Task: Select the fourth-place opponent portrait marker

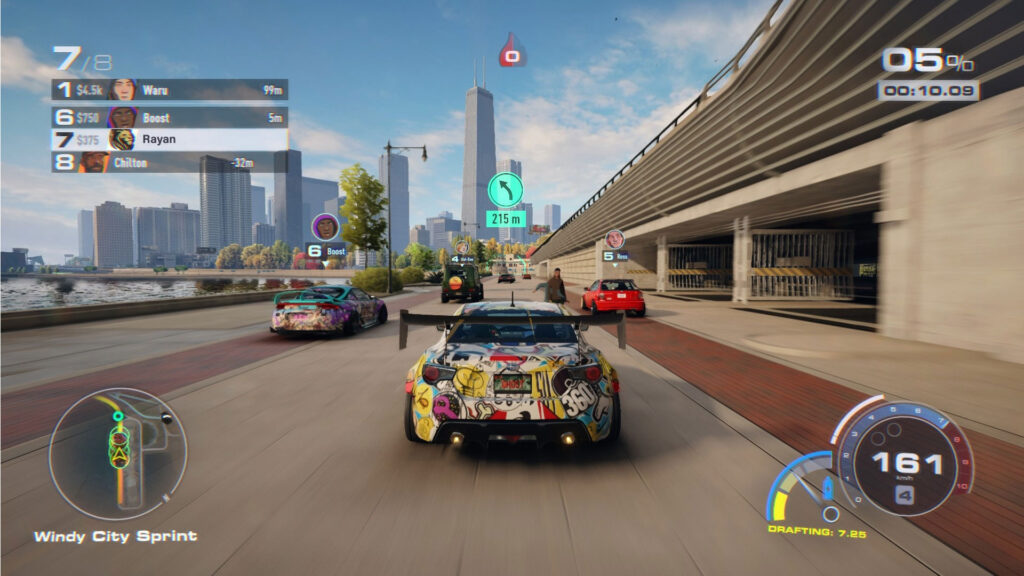Action: coord(462,246)
